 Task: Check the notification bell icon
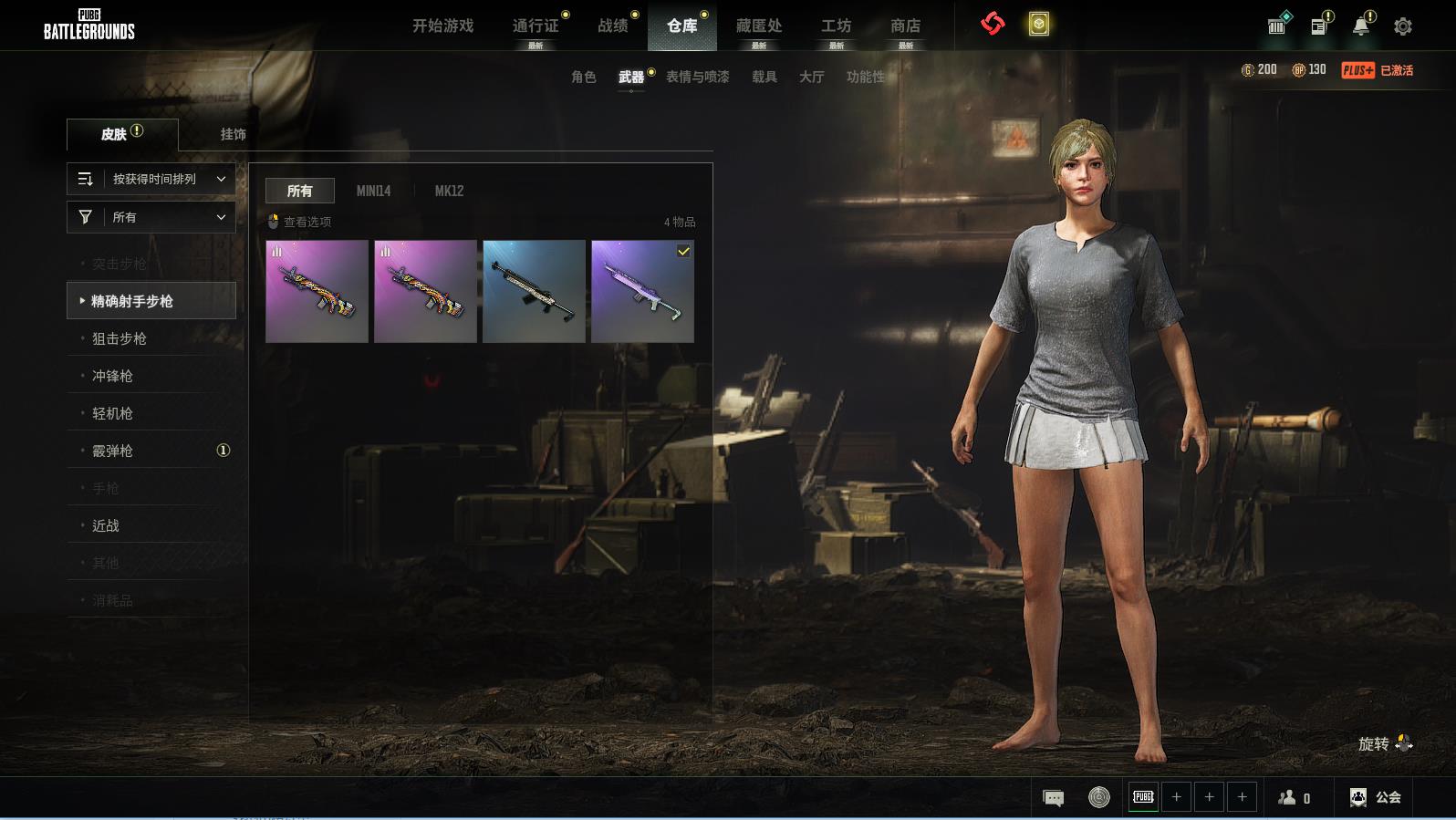[1360, 26]
